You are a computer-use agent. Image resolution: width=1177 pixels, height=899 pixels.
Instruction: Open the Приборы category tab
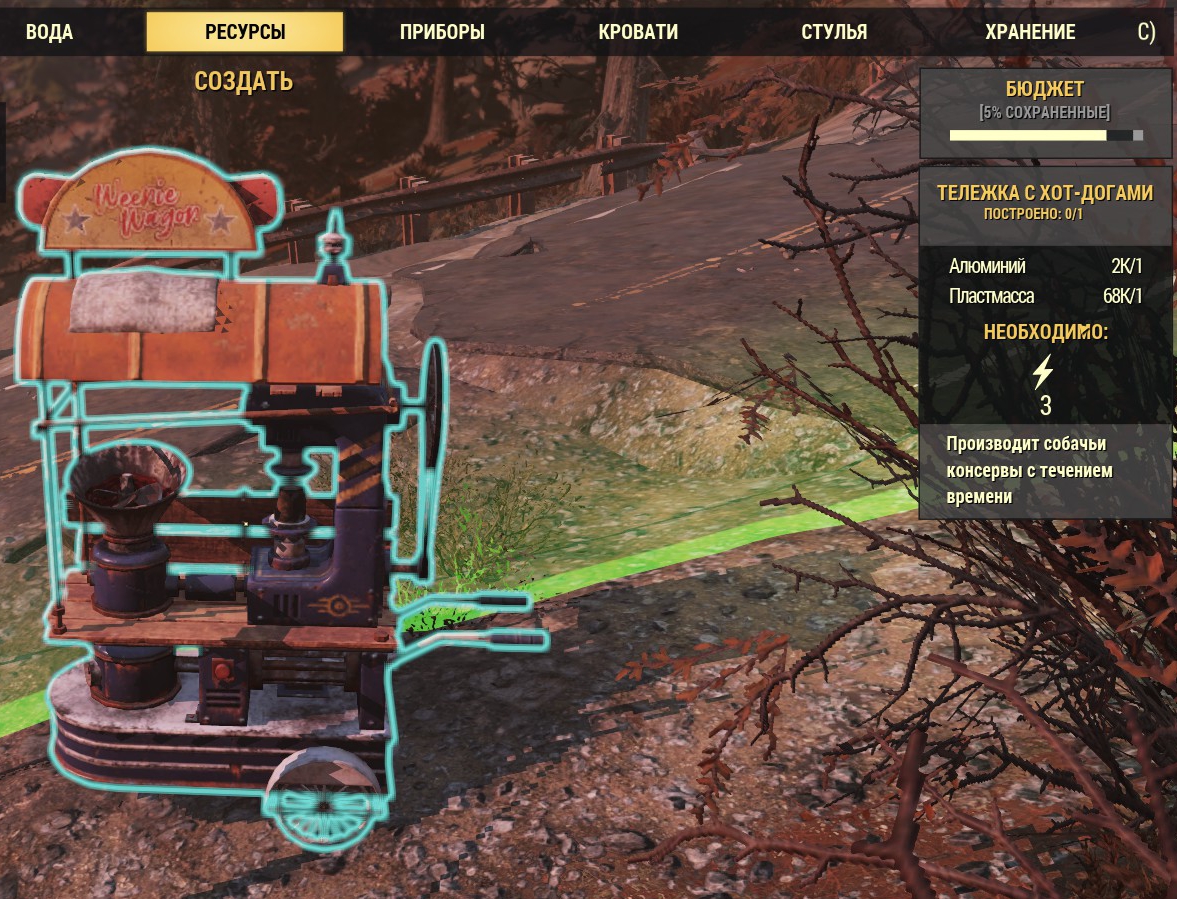tap(442, 32)
